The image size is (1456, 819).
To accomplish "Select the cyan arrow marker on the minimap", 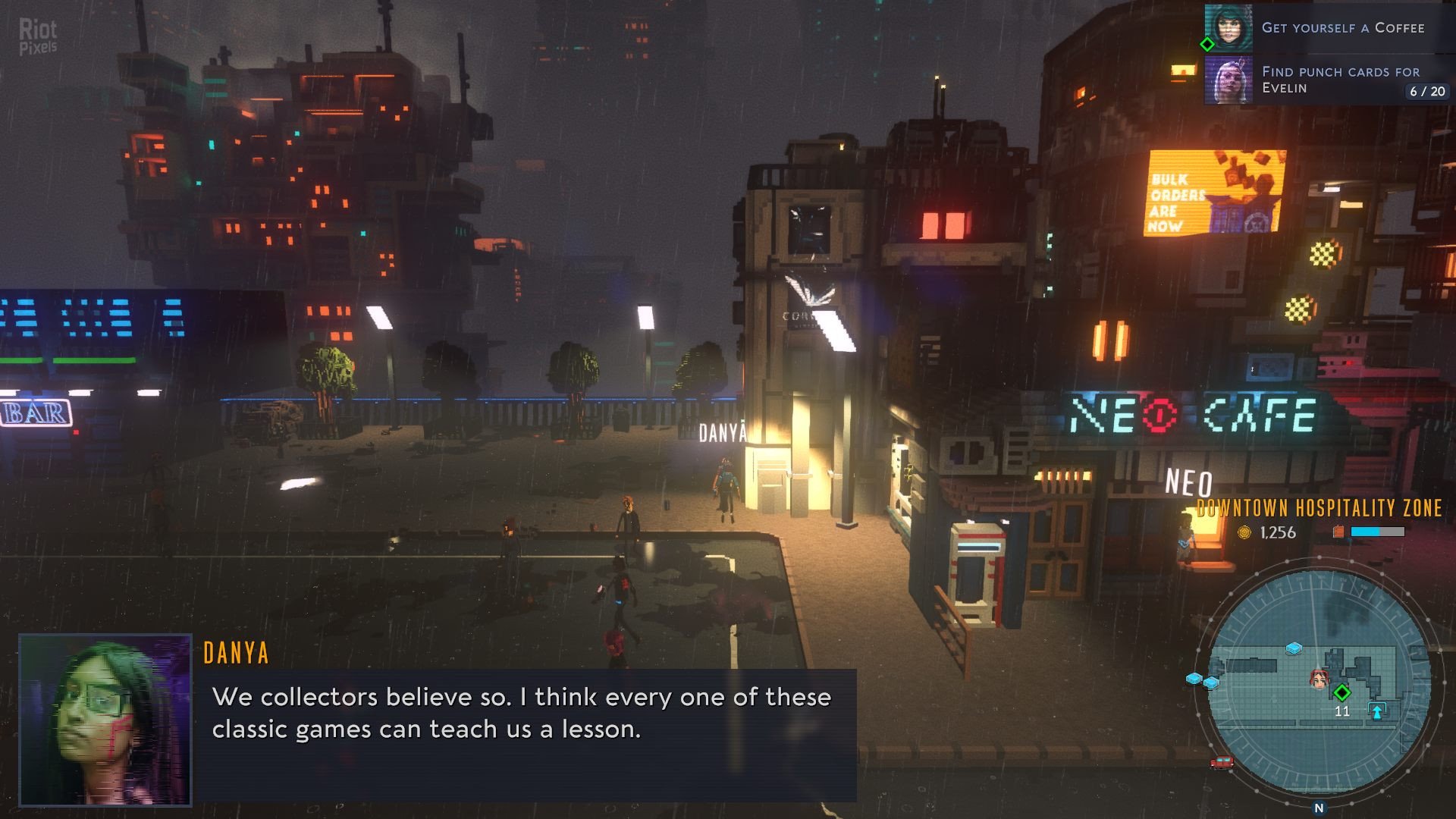I will click(1376, 711).
